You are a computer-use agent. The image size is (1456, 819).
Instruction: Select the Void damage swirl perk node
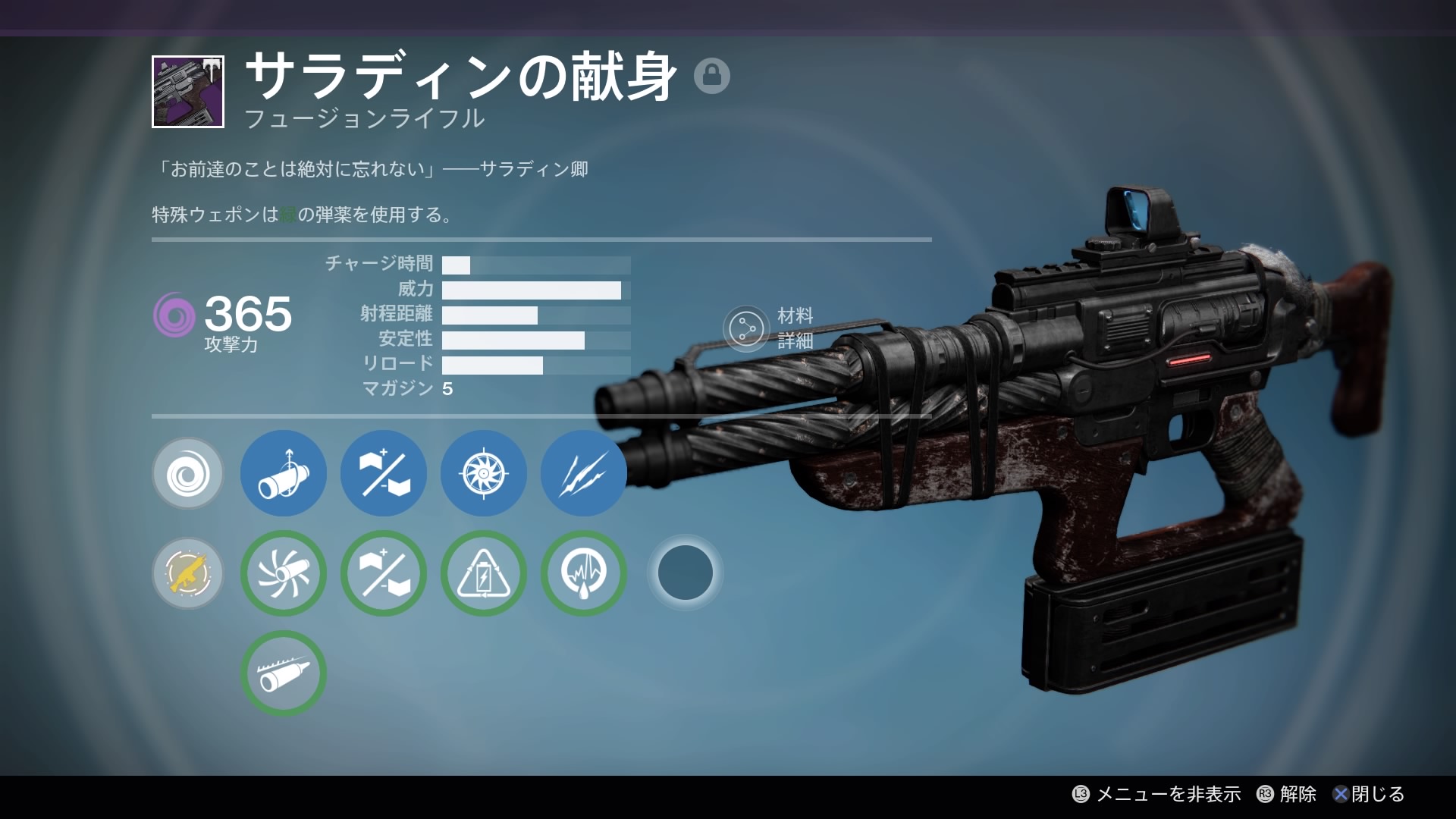pyautogui.click(x=188, y=474)
